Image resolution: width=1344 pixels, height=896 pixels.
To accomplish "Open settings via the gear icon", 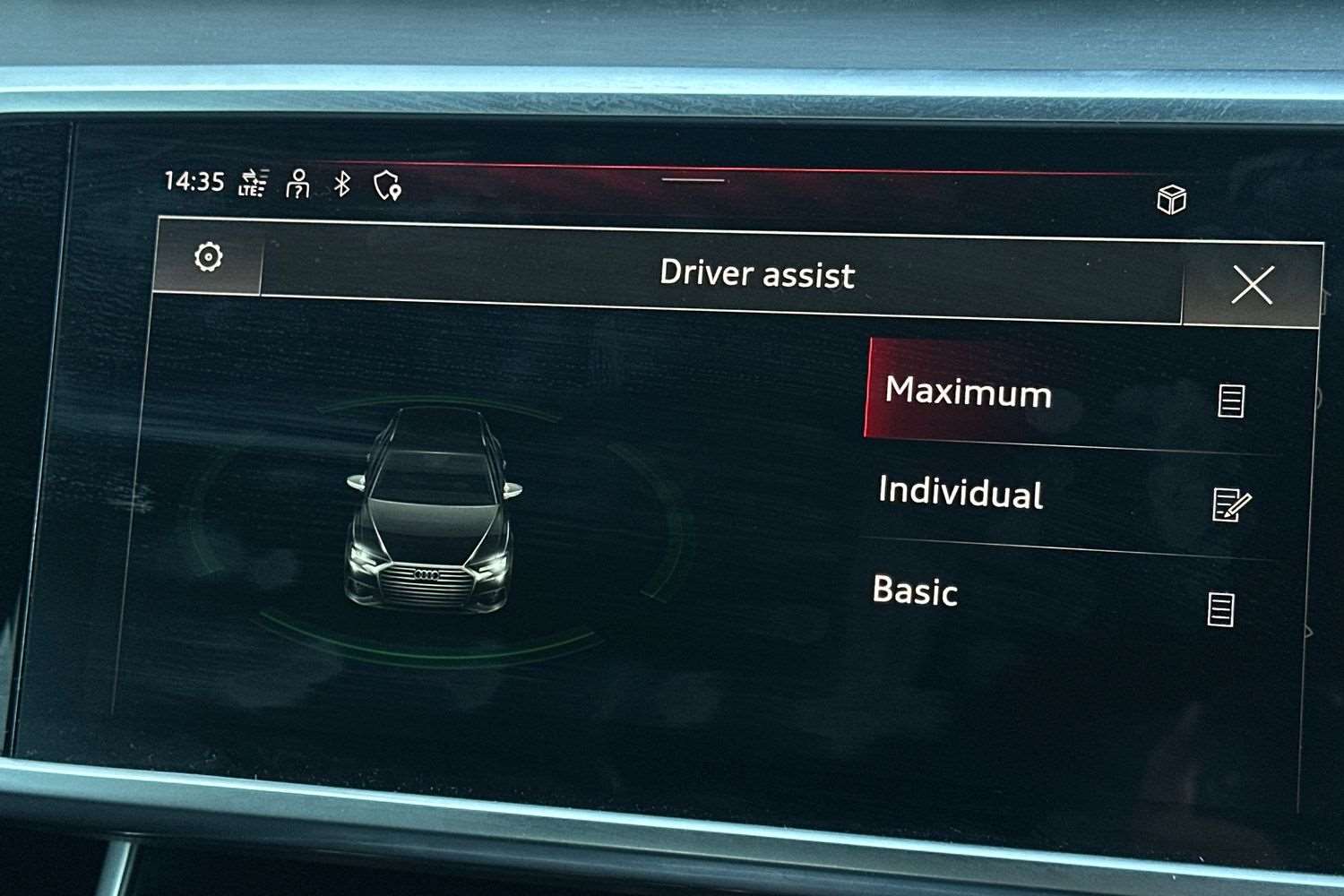I will (209, 258).
